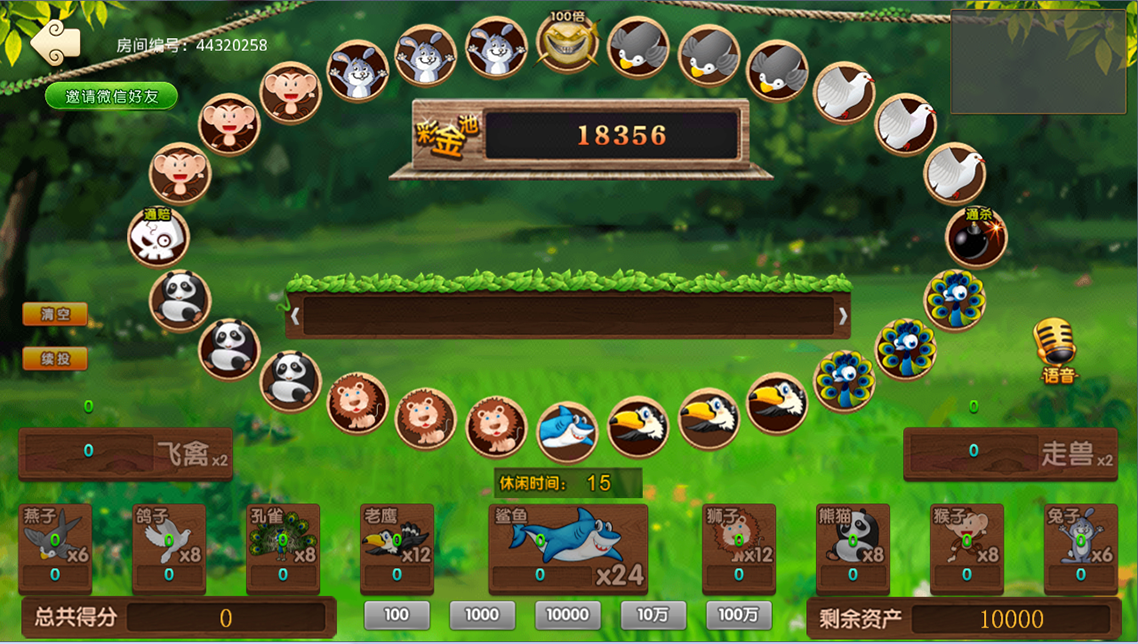Place a bet on 鸽子 x8
1138x644 pixels.
click(x=169, y=548)
